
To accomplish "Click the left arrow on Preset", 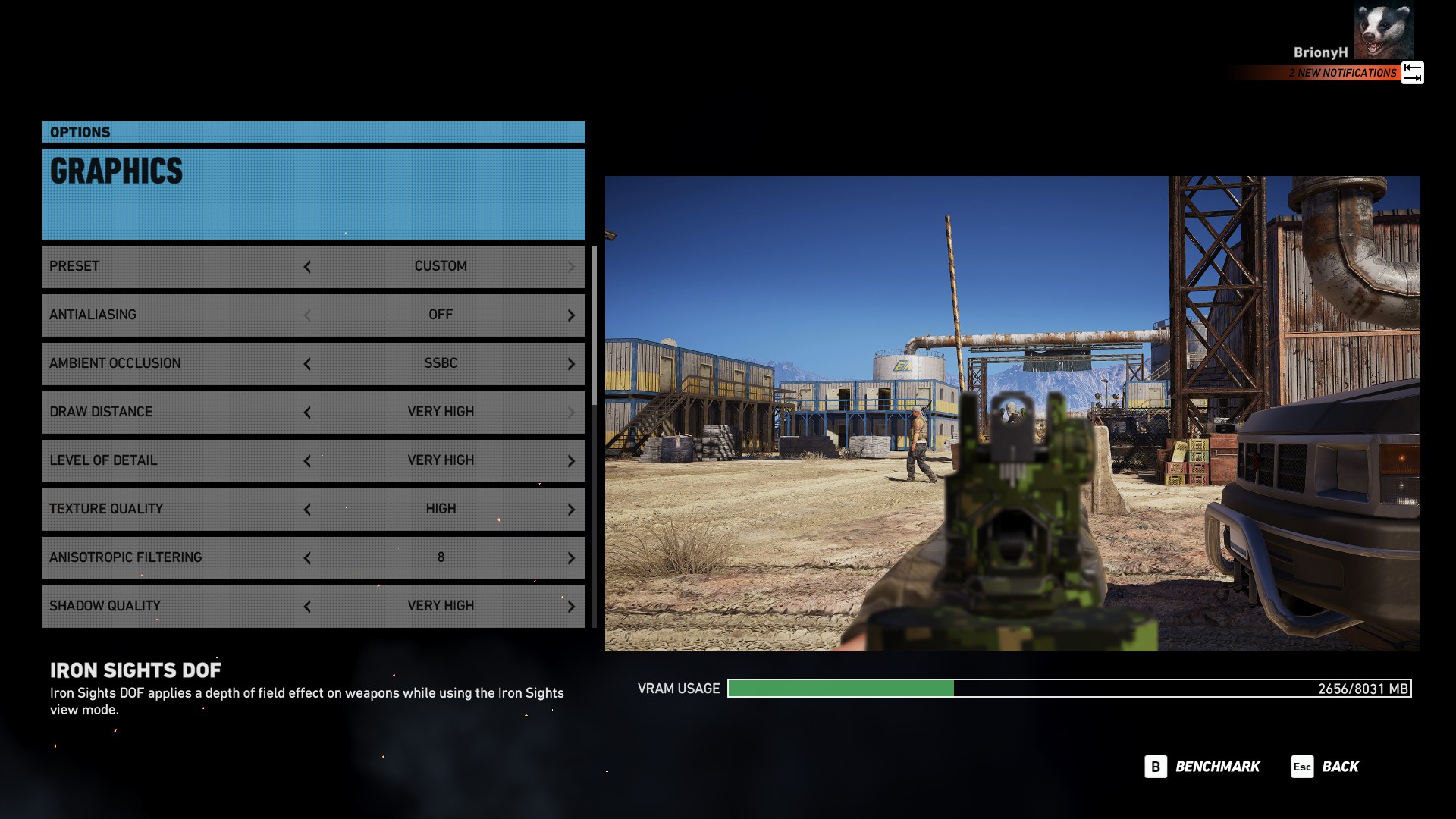I will (307, 267).
